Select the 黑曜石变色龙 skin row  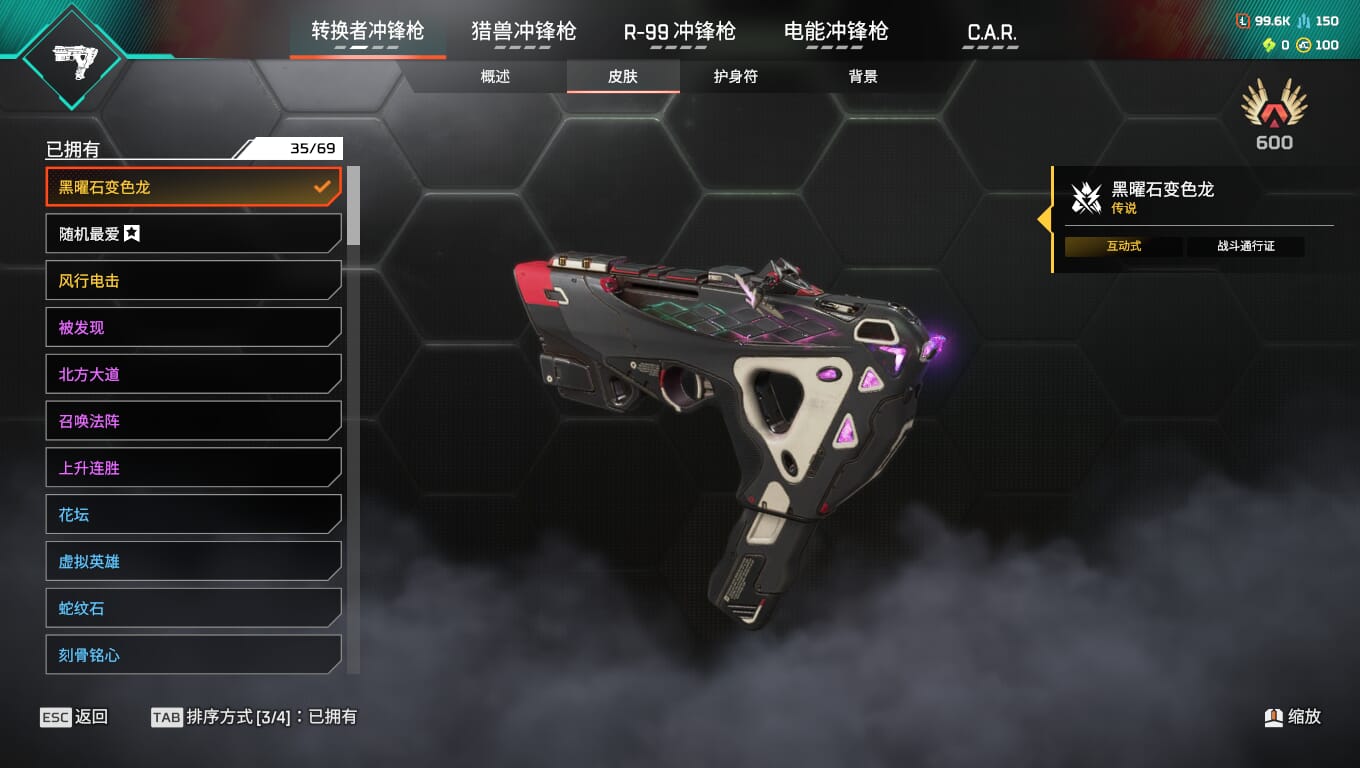193,187
